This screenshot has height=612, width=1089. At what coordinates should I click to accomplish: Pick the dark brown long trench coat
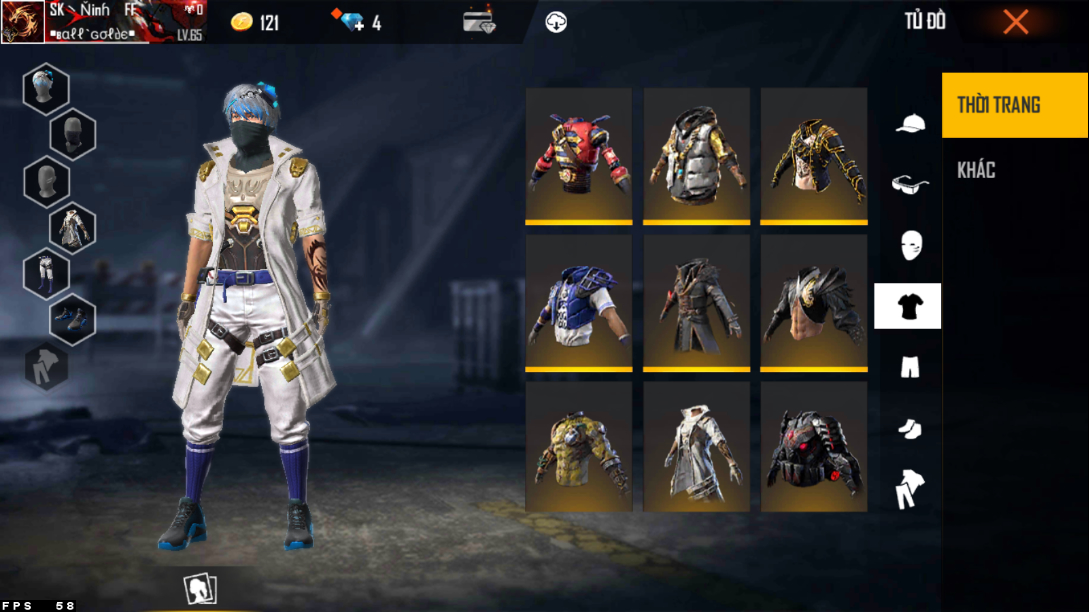(696, 301)
